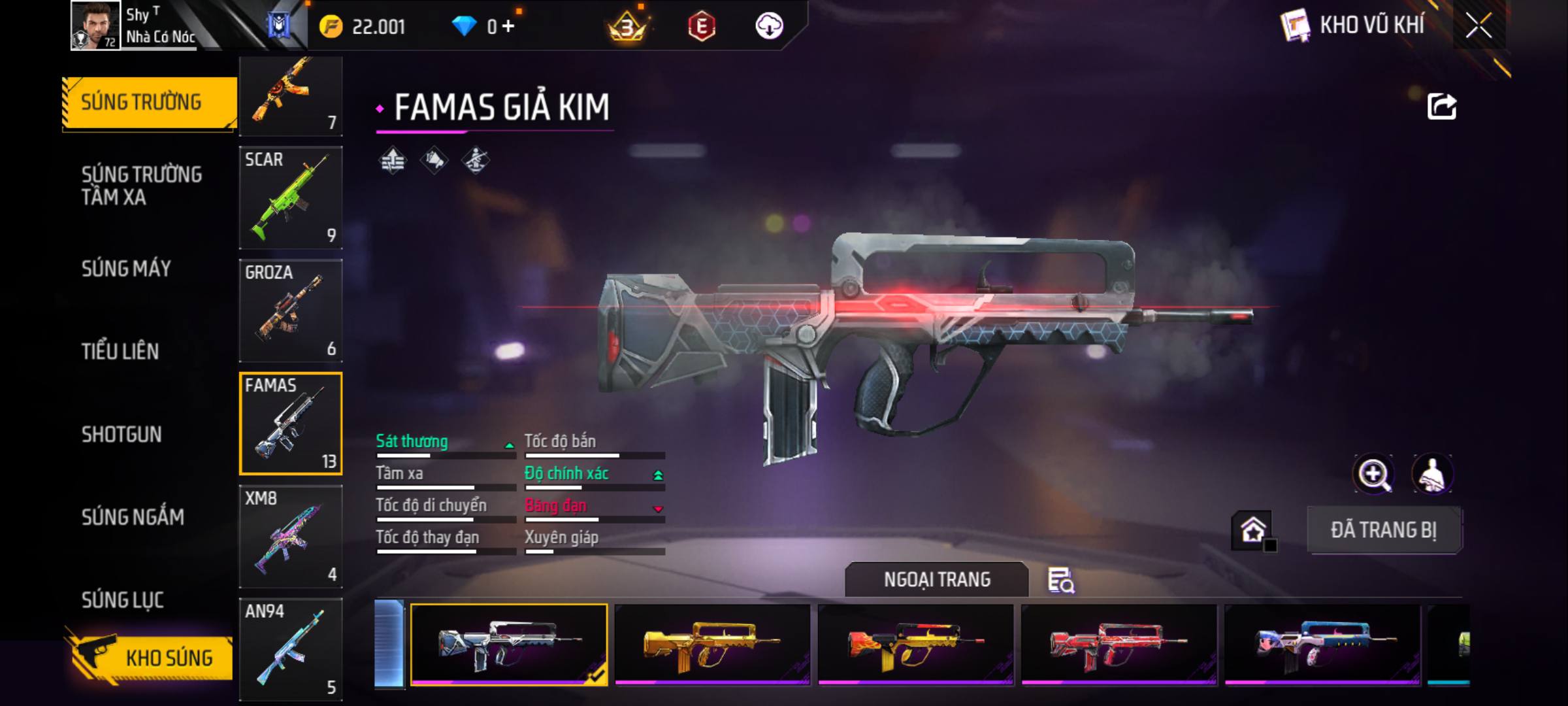Switch to Súng Ngắm category
Image resolution: width=1568 pixels, height=706 pixels.
(x=133, y=517)
